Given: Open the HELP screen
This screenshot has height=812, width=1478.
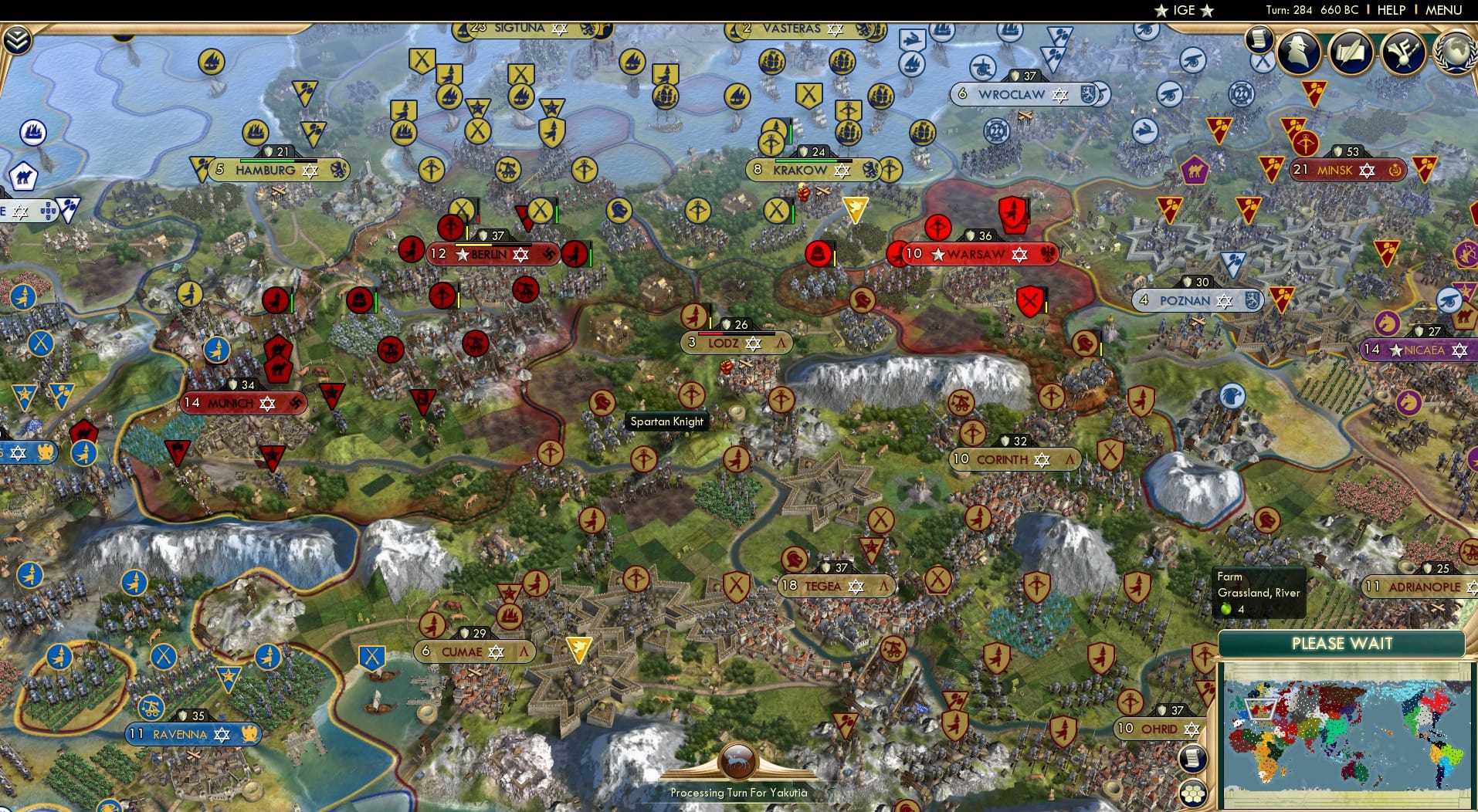Looking at the screenshot, I should click(1392, 10).
